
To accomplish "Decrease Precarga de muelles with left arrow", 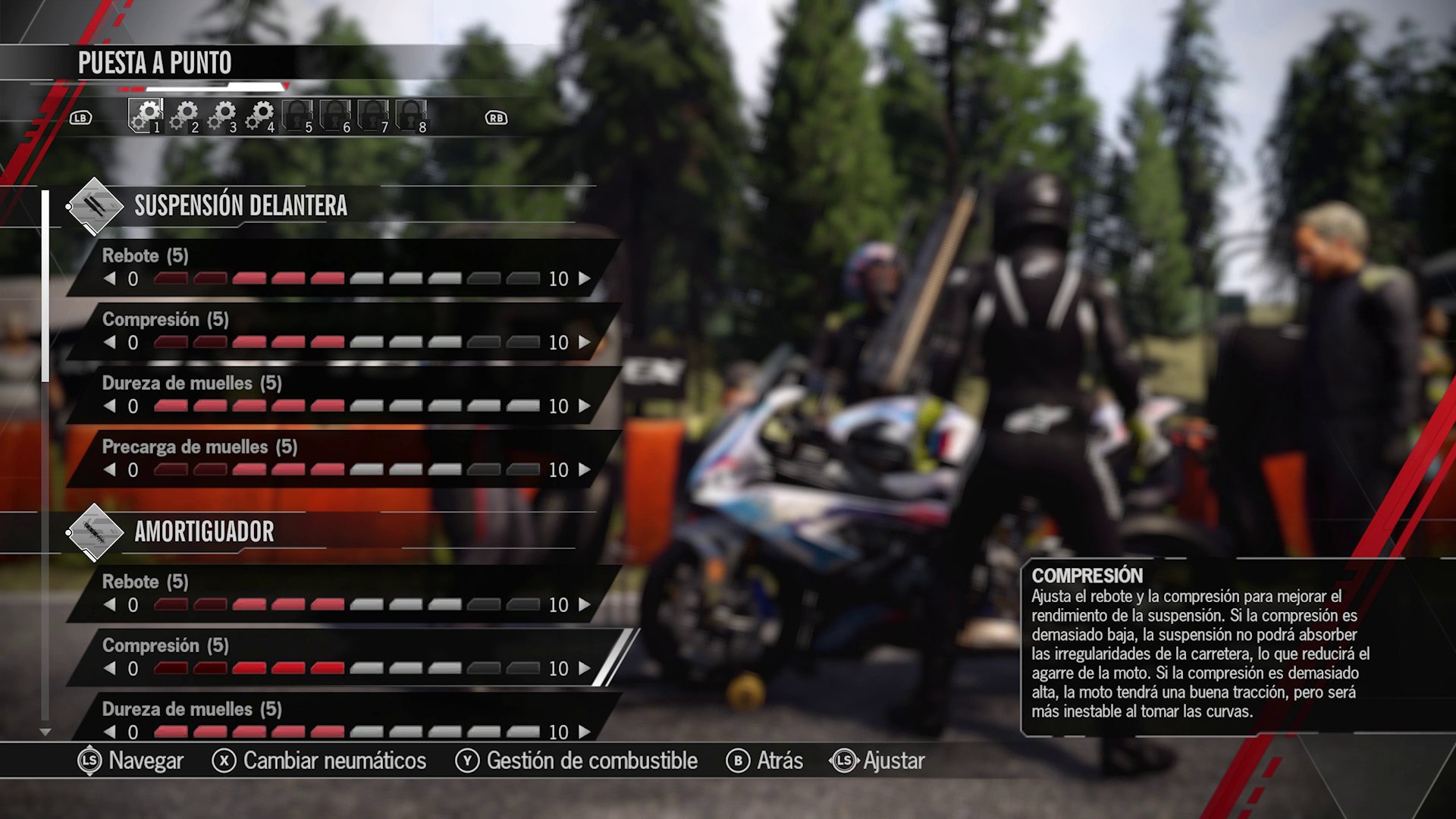I will (110, 469).
